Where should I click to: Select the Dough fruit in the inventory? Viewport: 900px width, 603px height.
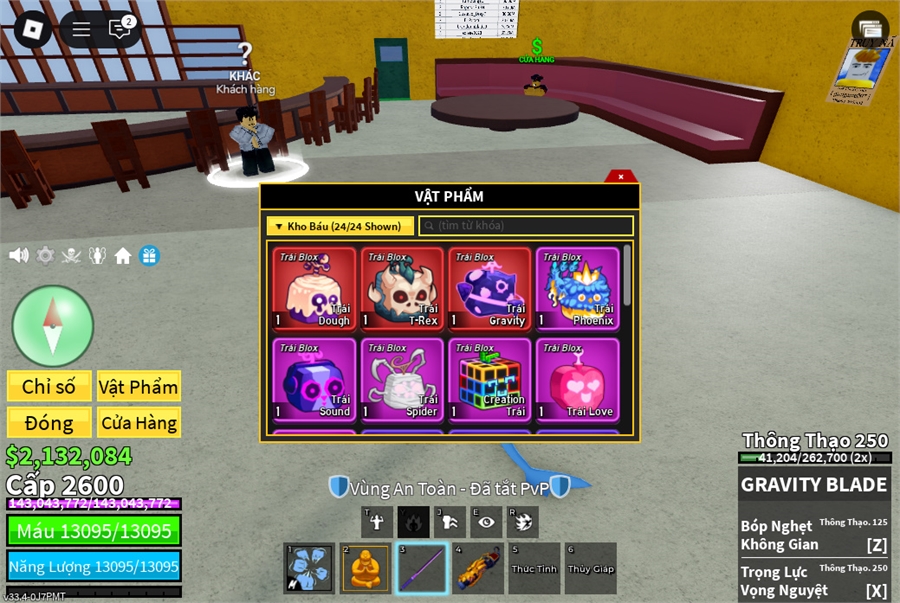[315, 289]
